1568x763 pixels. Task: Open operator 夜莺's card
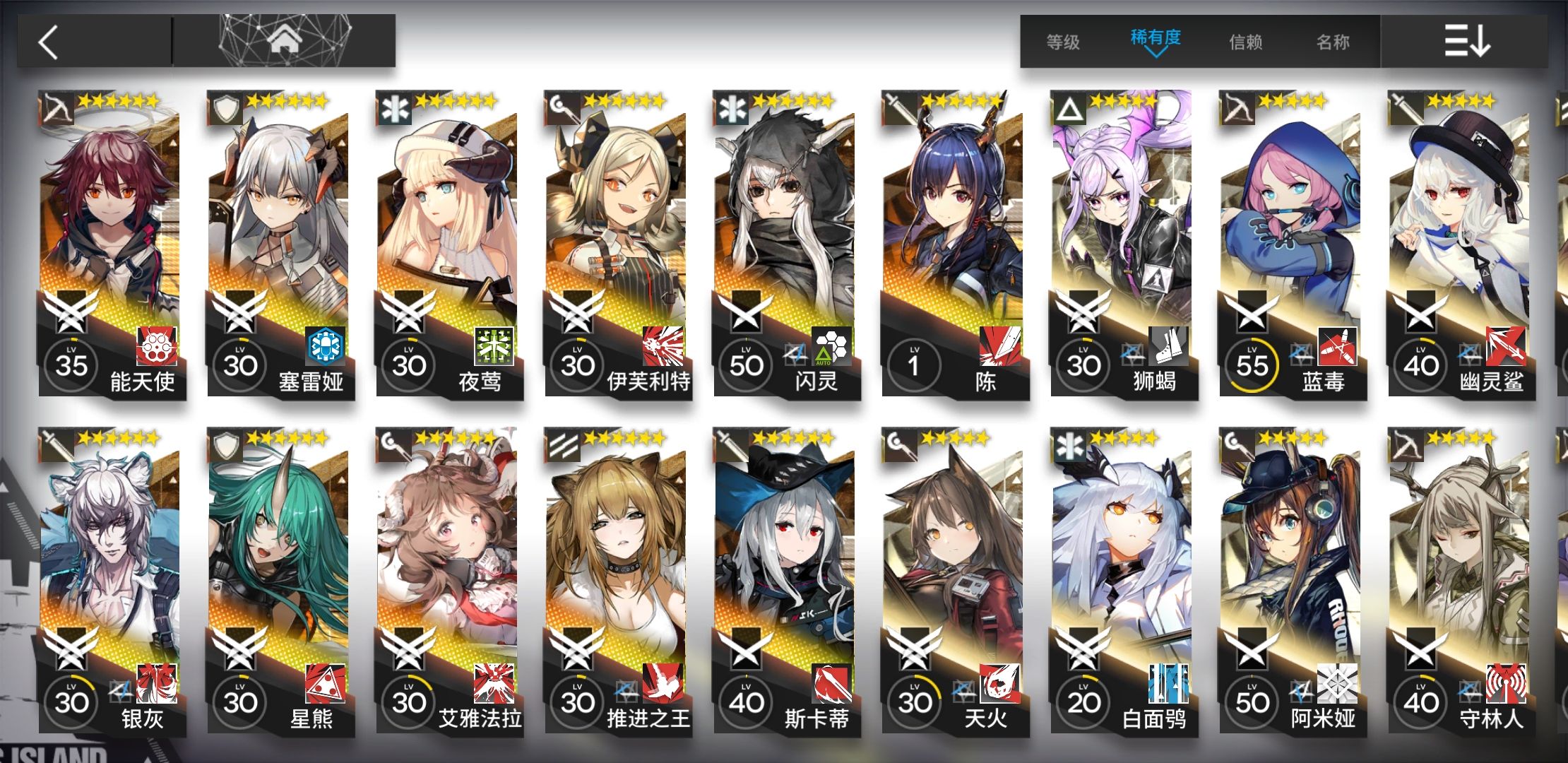point(449,240)
